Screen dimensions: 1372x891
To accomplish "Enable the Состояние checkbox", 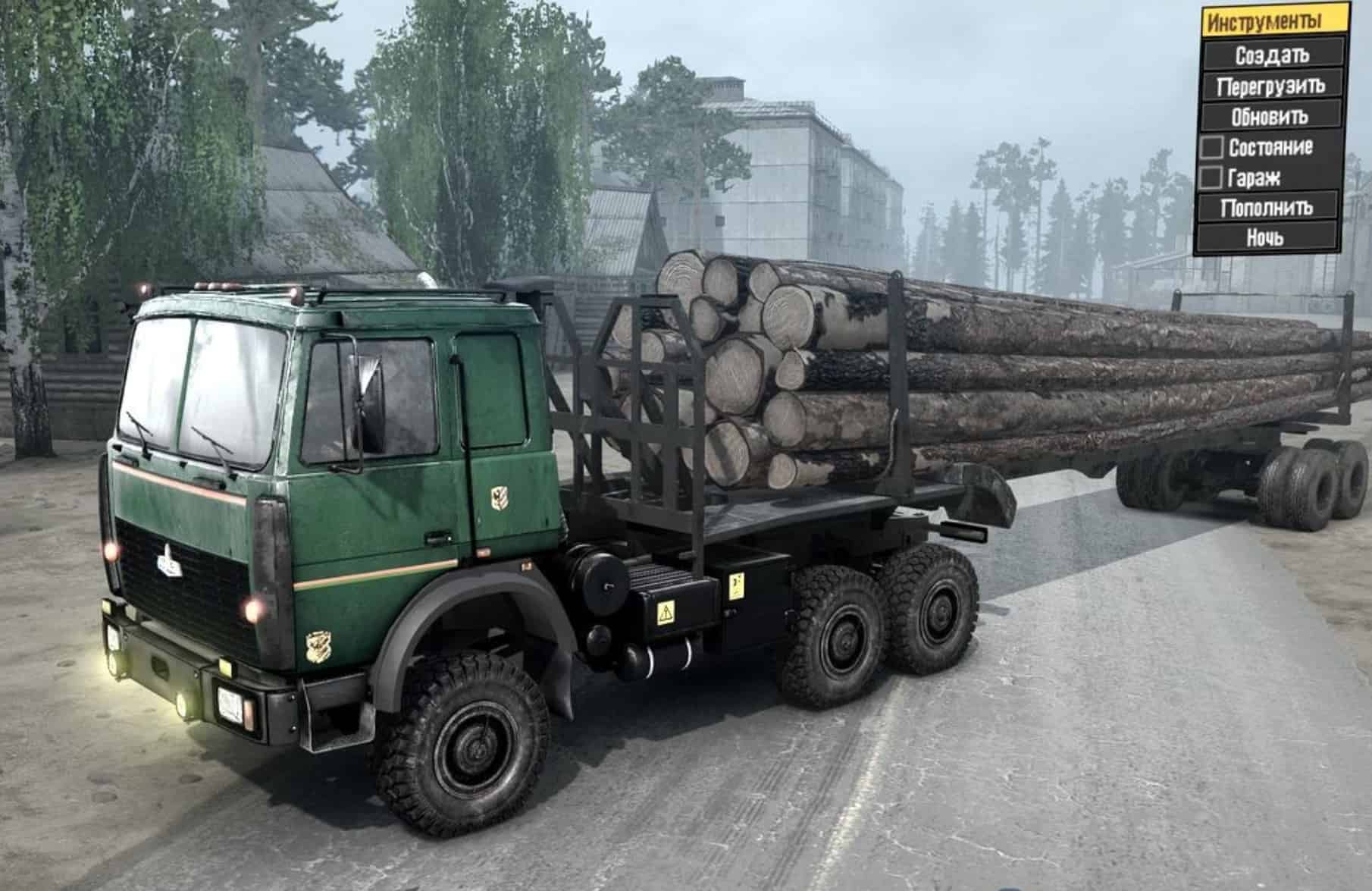I will click(1212, 149).
